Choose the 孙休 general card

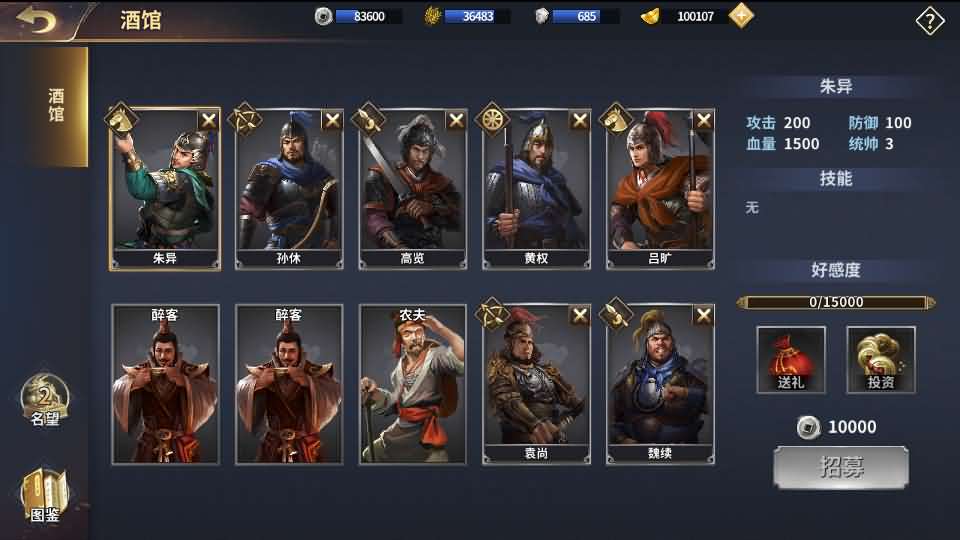289,190
